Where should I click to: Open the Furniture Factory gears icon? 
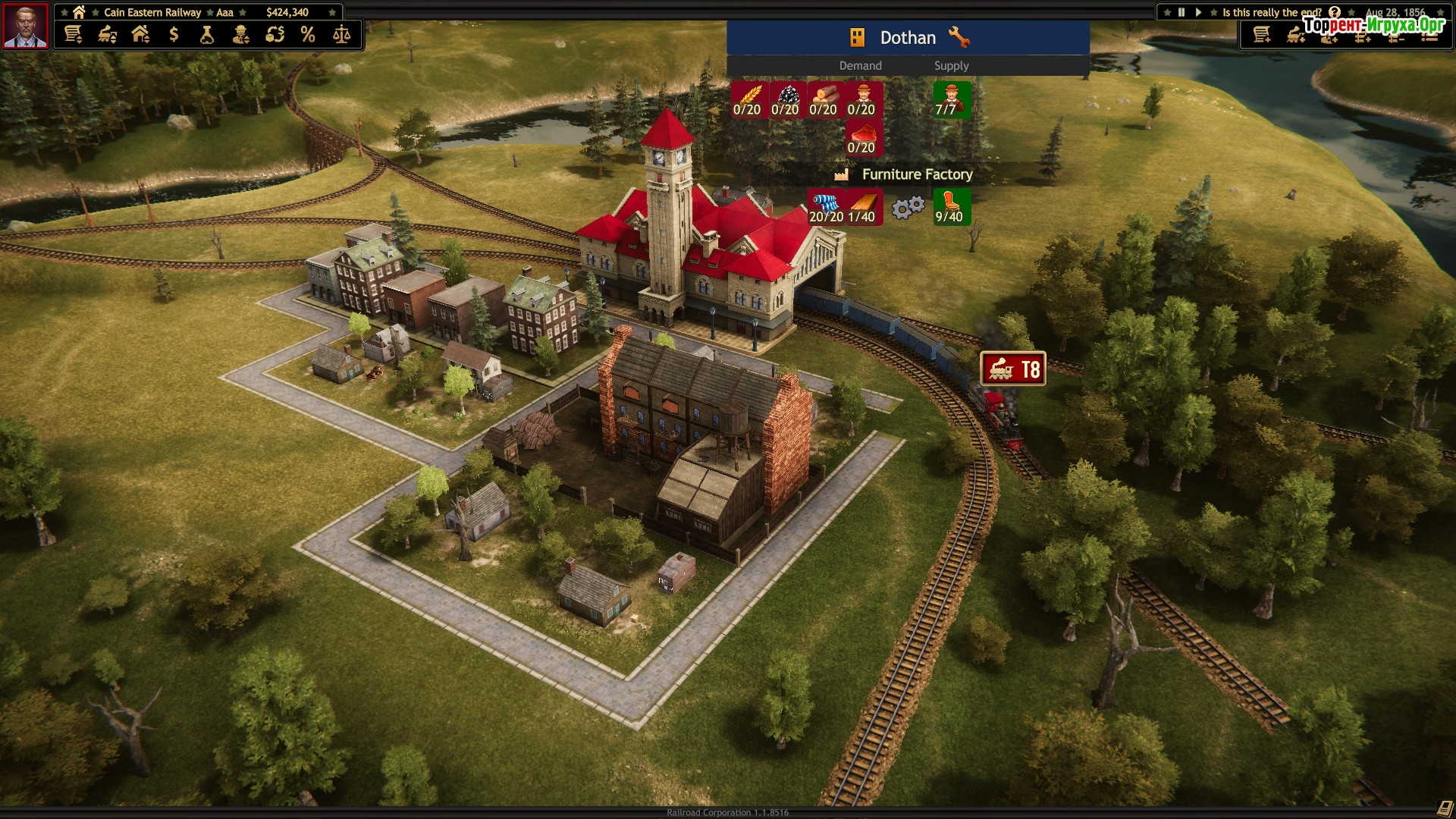click(x=908, y=207)
